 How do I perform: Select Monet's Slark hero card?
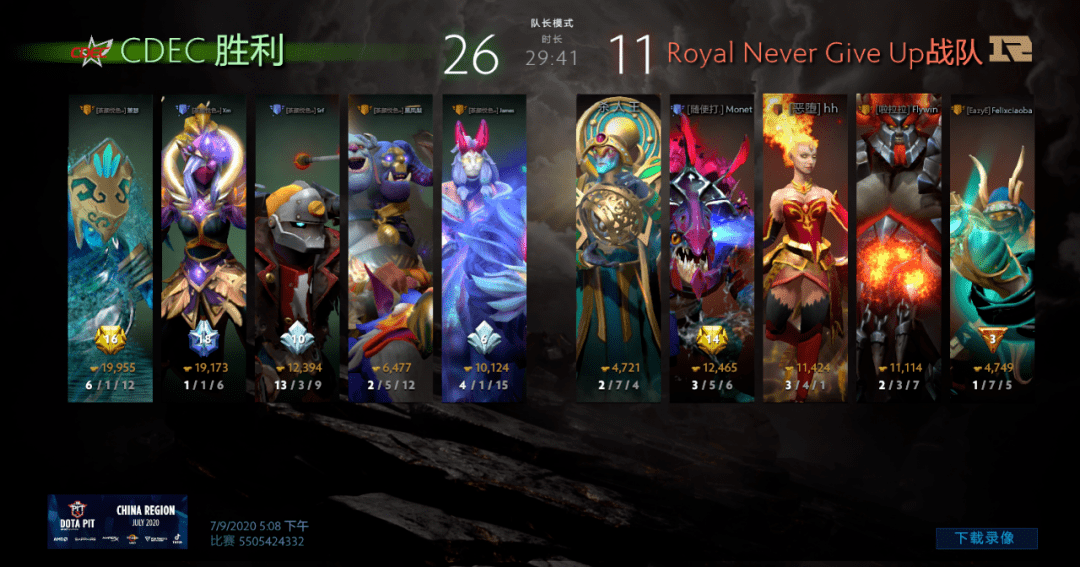[x=711, y=248]
